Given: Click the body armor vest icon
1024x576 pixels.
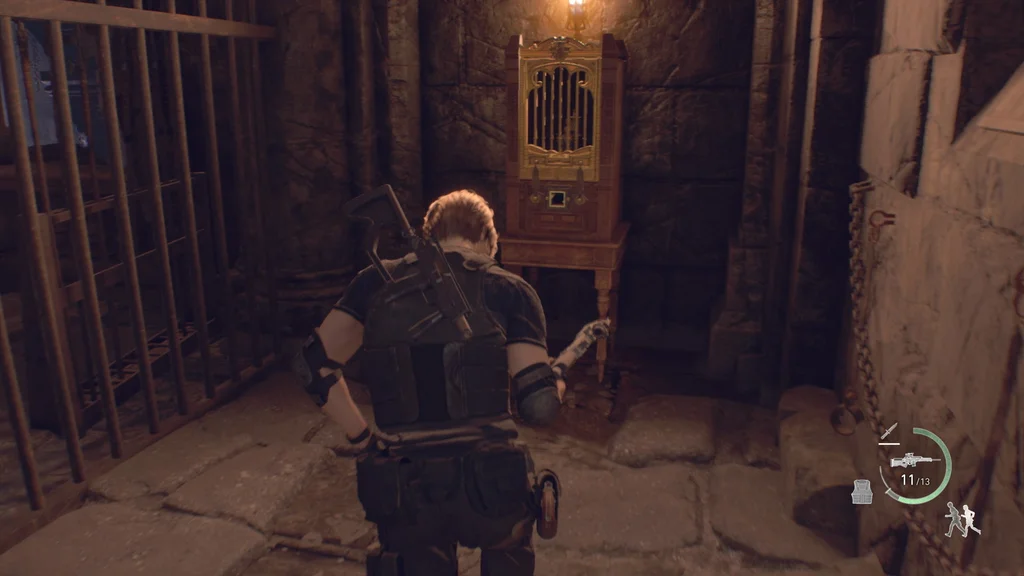Looking at the screenshot, I should [x=861, y=491].
